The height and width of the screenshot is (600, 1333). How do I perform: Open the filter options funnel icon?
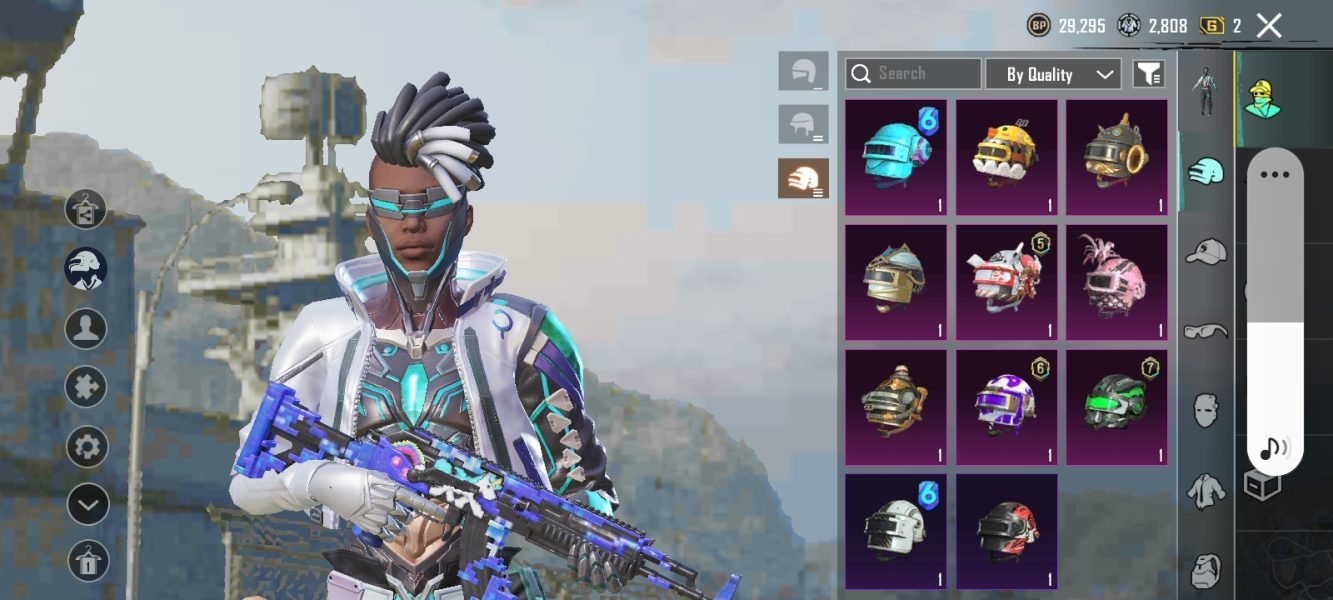pyautogui.click(x=1149, y=74)
